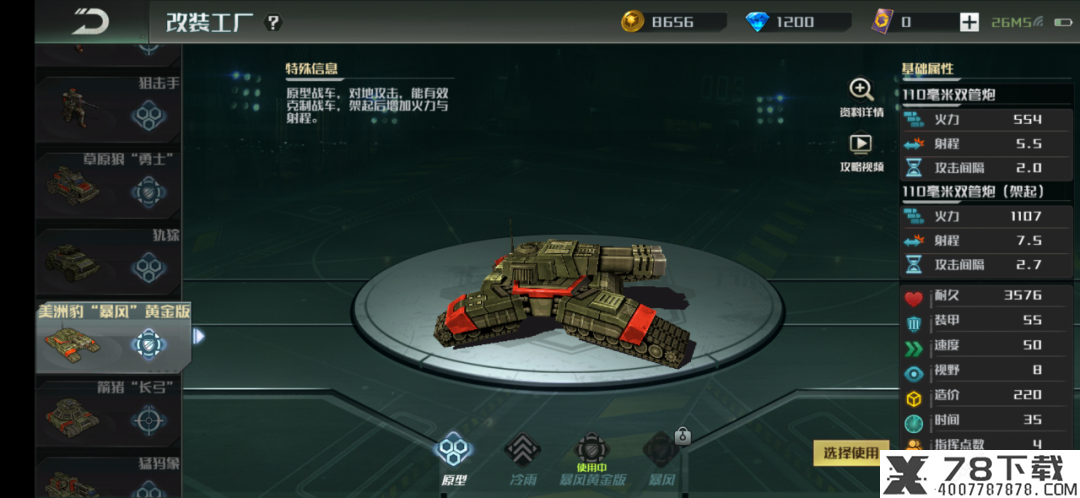This screenshot has height=498, width=1080.
Task: Choose the 草原狼“勇士” vehicle
Action: click(108, 185)
